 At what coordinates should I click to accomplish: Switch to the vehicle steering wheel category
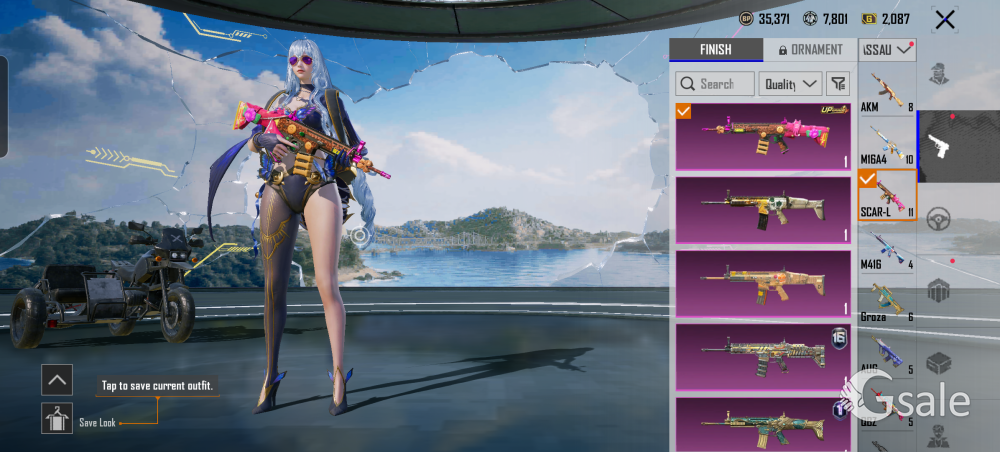(x=938, y=218)
